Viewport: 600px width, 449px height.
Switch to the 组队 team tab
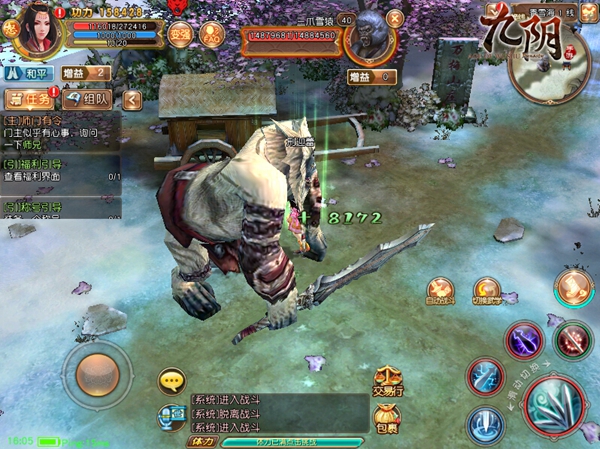tap(88, 99)
